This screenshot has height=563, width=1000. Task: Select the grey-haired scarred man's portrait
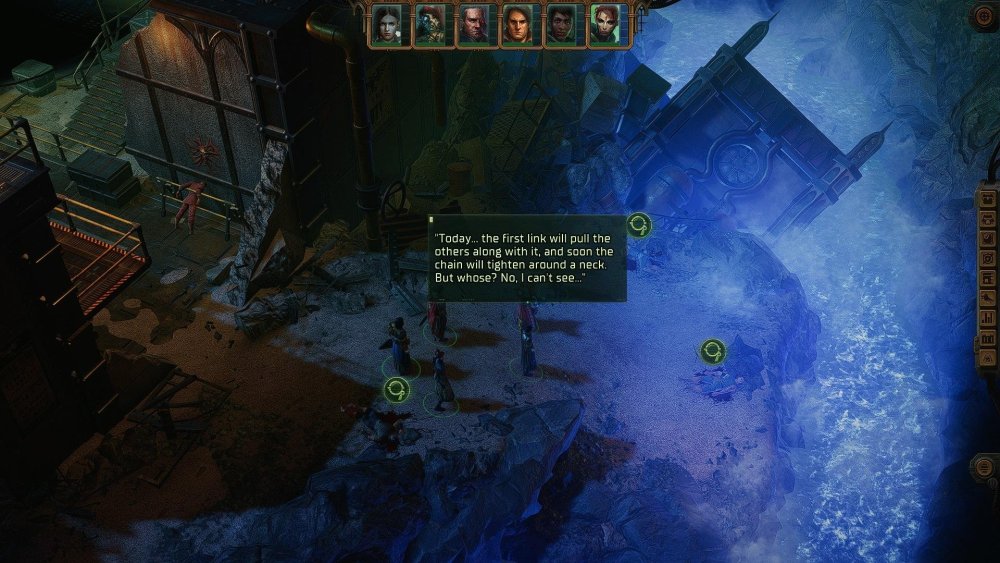coord(473,25)
